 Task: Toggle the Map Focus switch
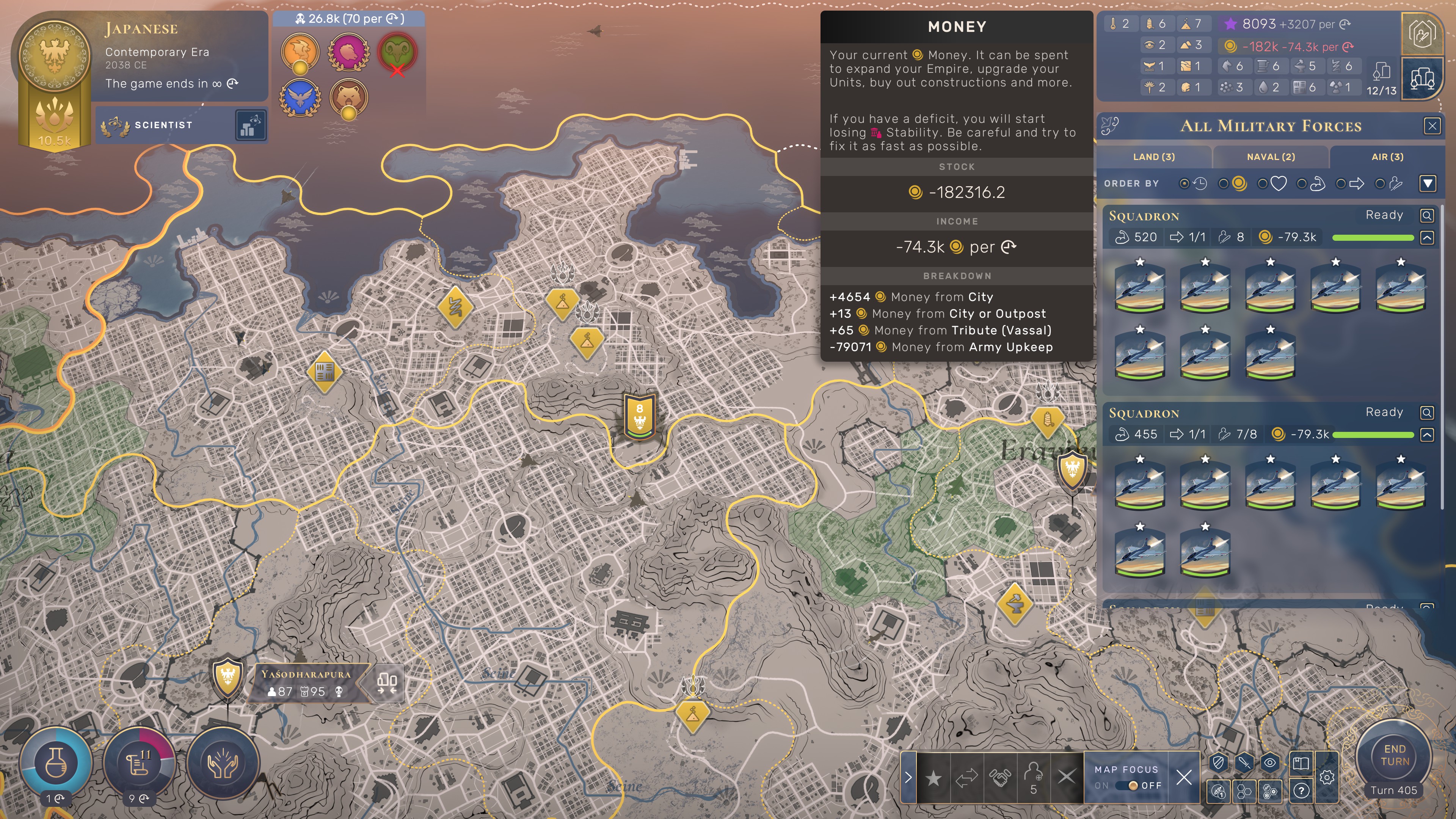click(x=1133, y=786)
